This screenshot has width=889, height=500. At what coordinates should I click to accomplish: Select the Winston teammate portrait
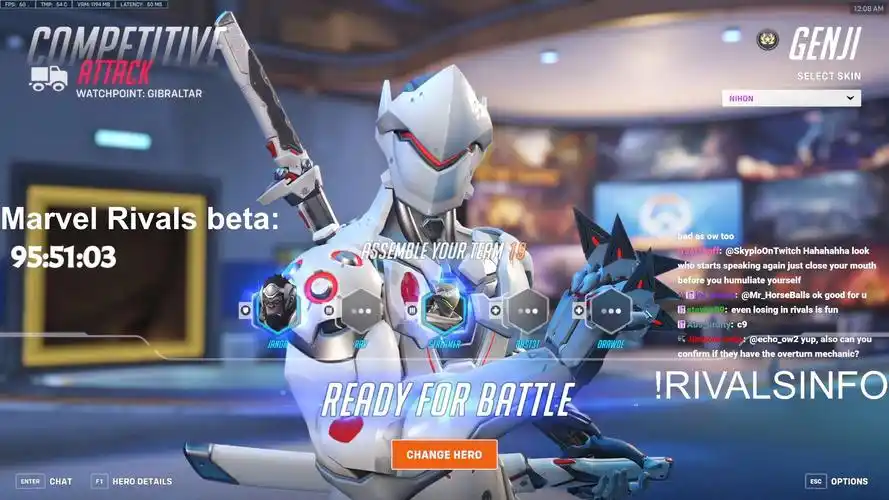click(x=275, y=307)
